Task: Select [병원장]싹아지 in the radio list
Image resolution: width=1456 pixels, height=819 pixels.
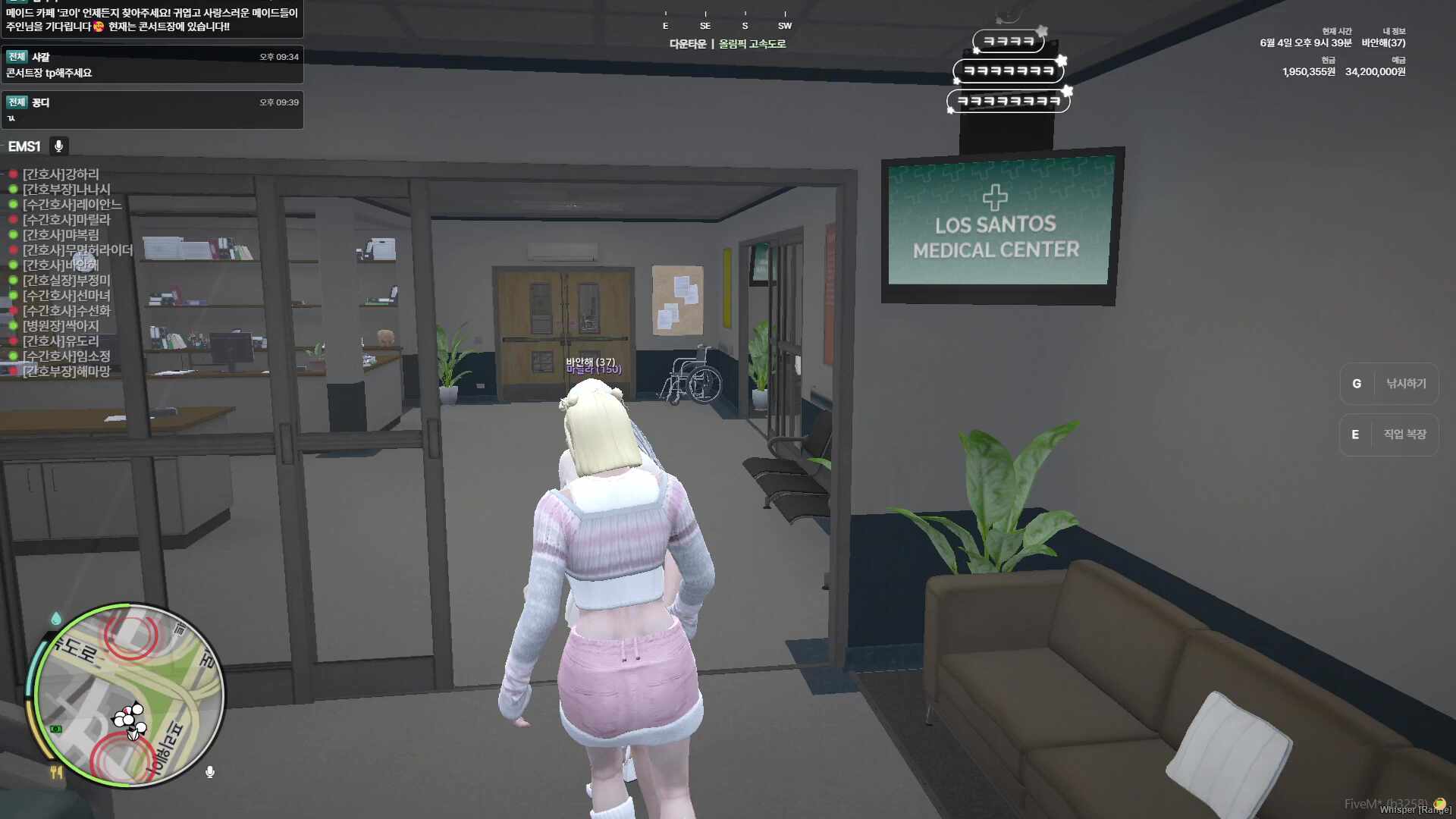Action: (61, 326)
